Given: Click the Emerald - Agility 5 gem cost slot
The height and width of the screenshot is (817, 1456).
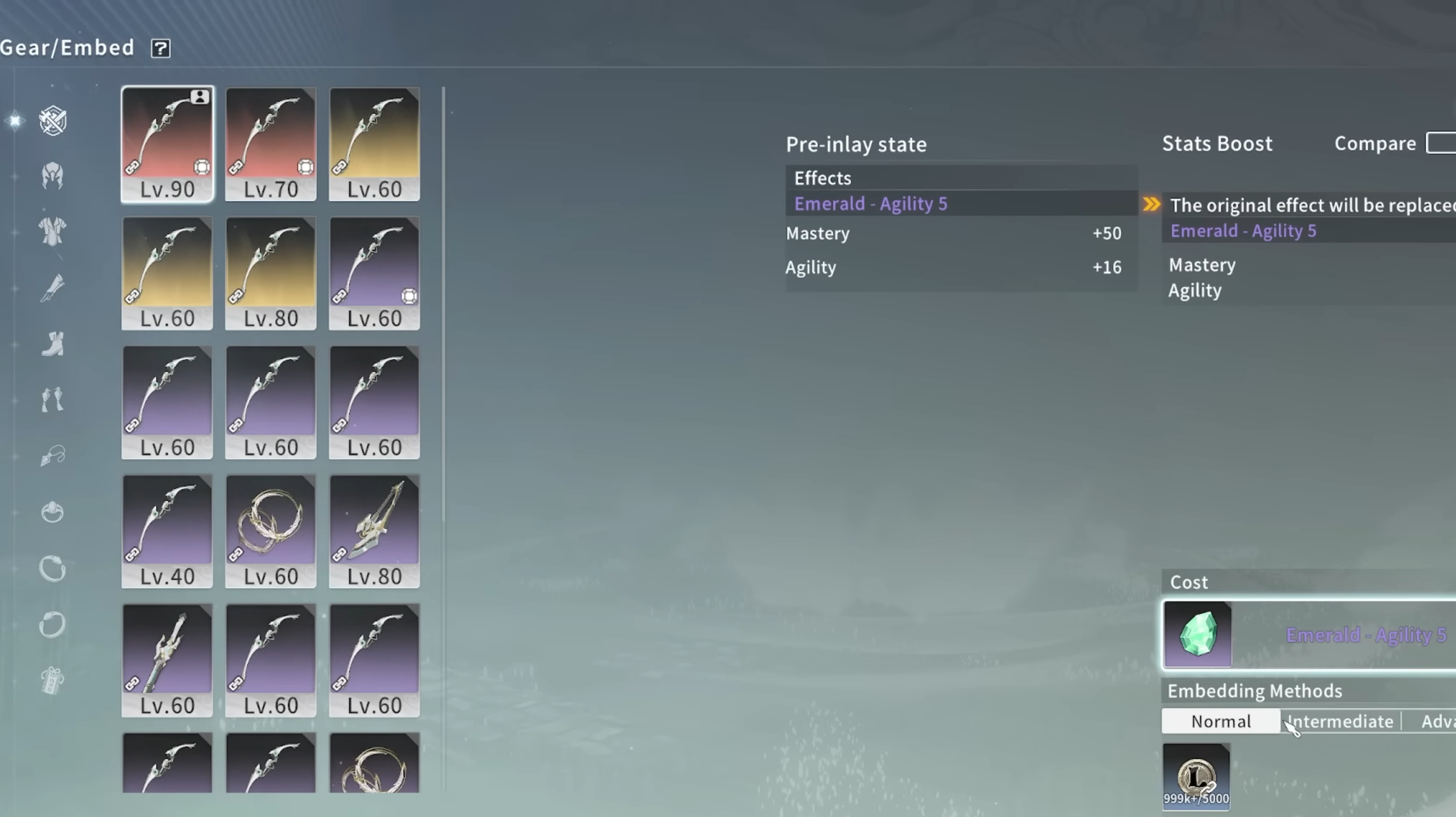Looking at the screenshot, I should click(x=1197, y=635).
